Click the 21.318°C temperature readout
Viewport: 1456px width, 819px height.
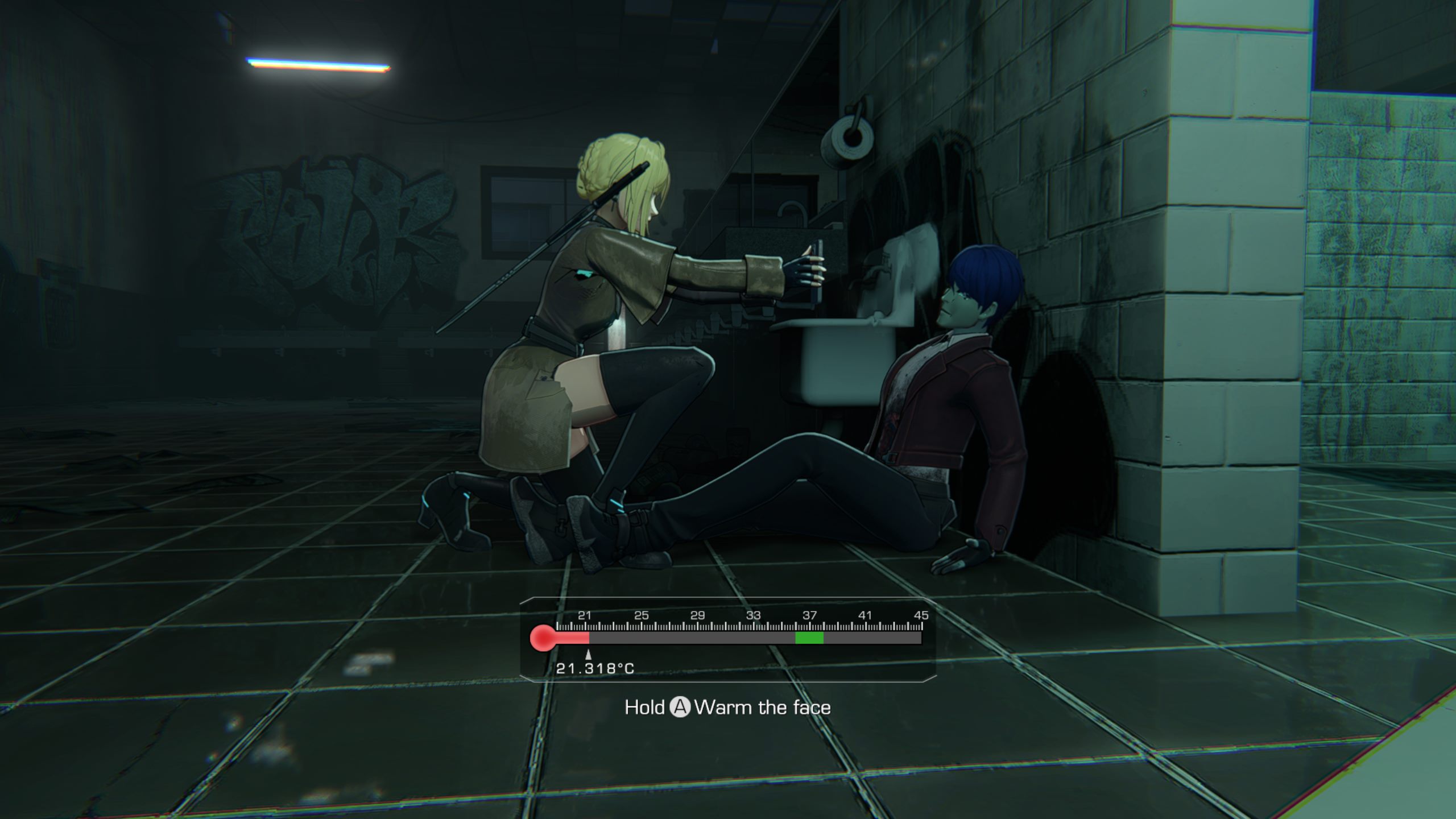[595, 669]
